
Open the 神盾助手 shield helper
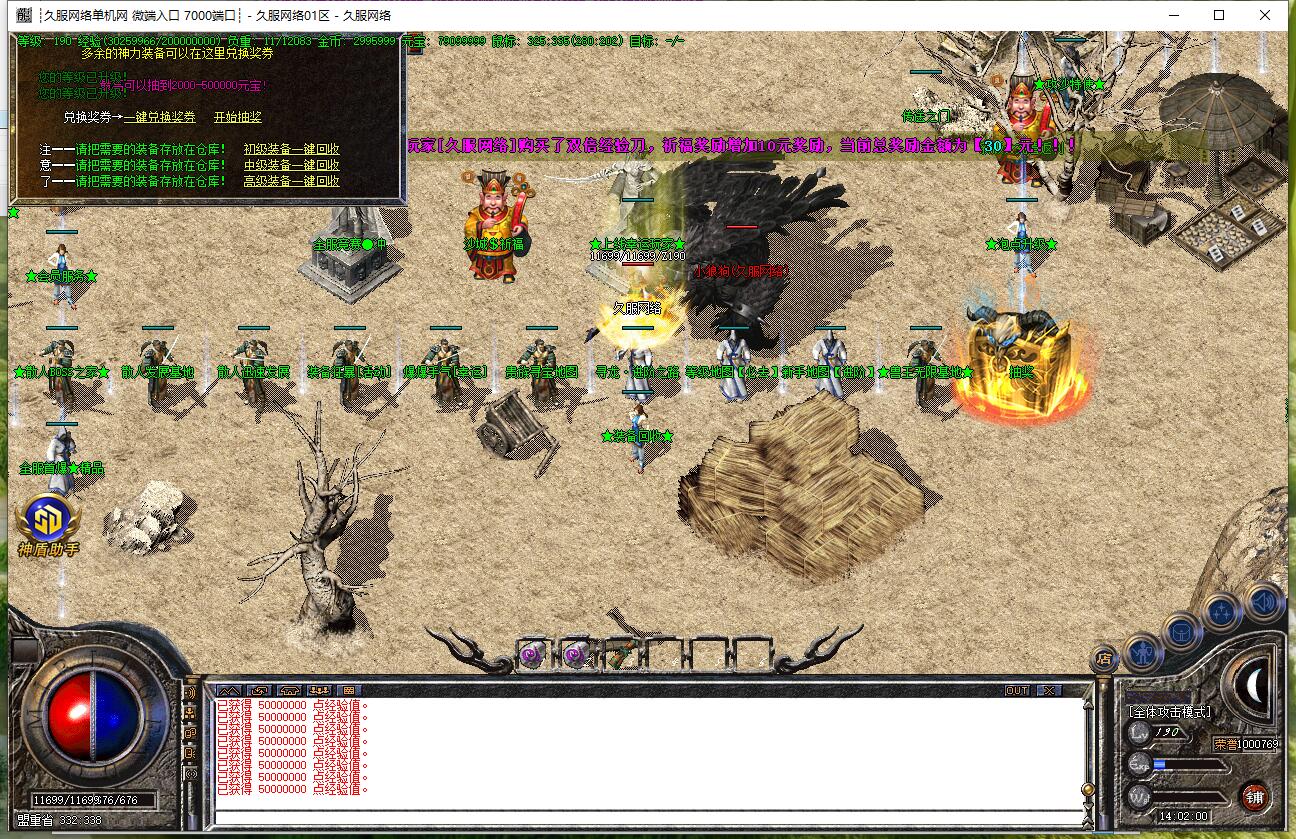(x=48, y=525)
